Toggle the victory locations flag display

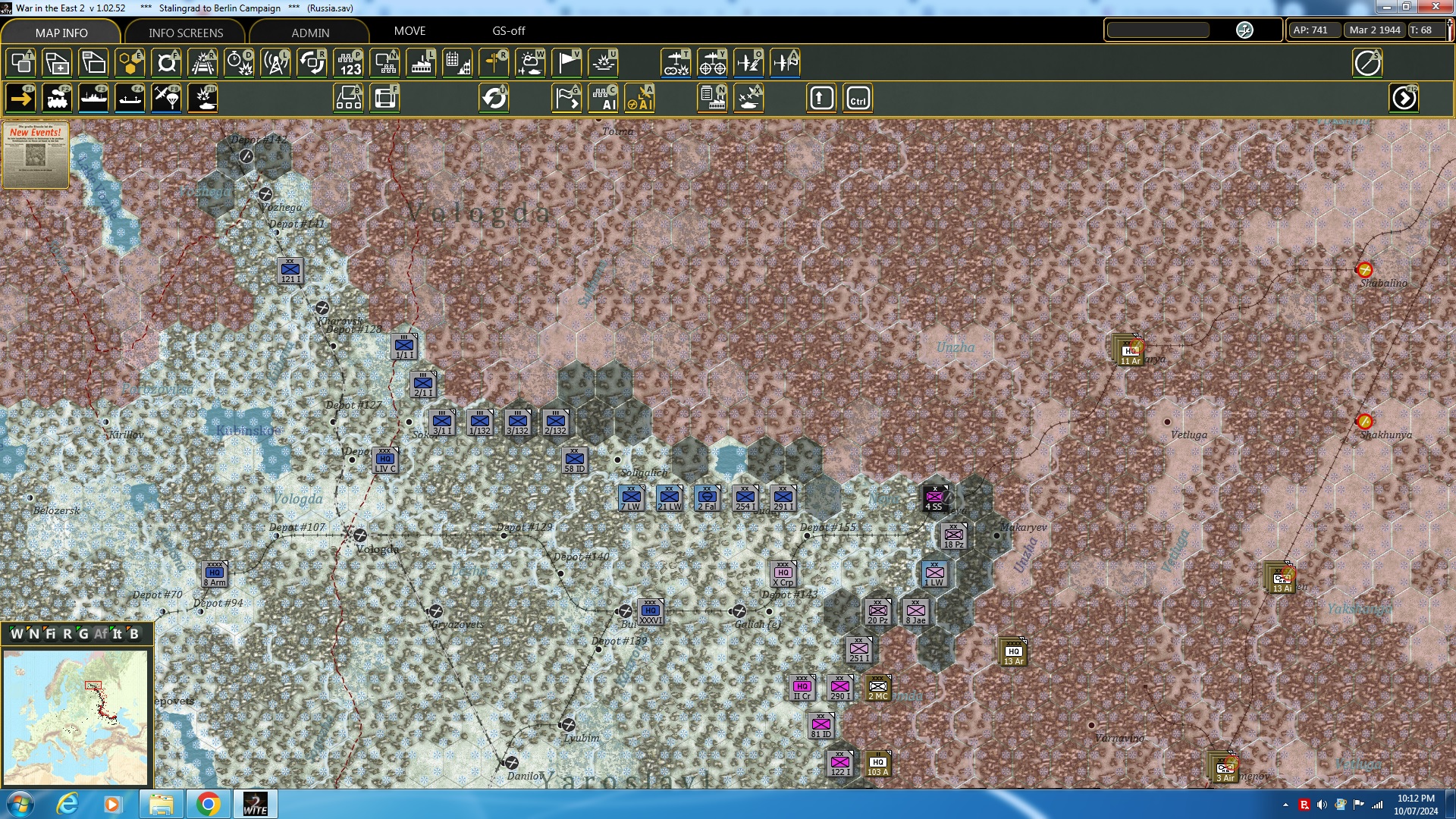[x=566, y=63]
